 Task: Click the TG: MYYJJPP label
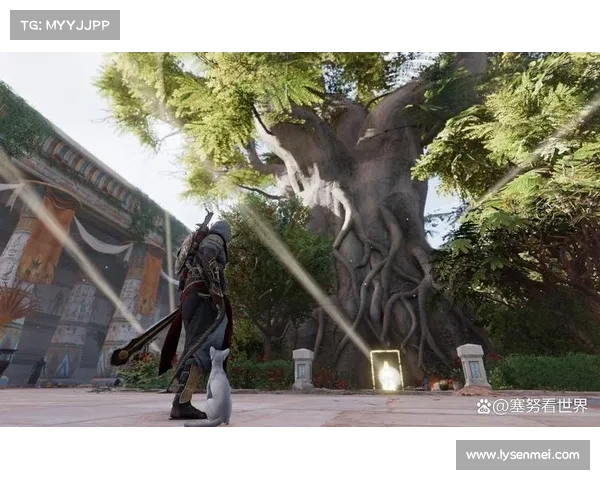(x=64, y=24)
